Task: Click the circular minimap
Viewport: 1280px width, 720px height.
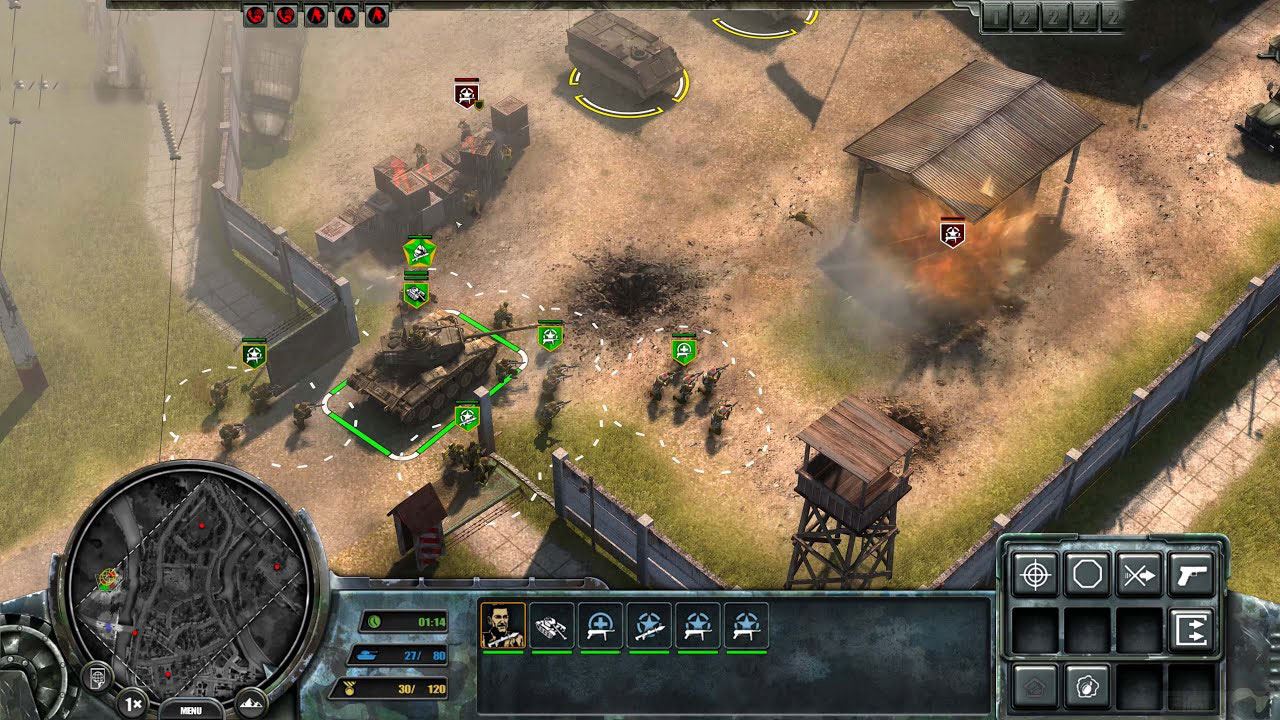Action: [187, 571]
